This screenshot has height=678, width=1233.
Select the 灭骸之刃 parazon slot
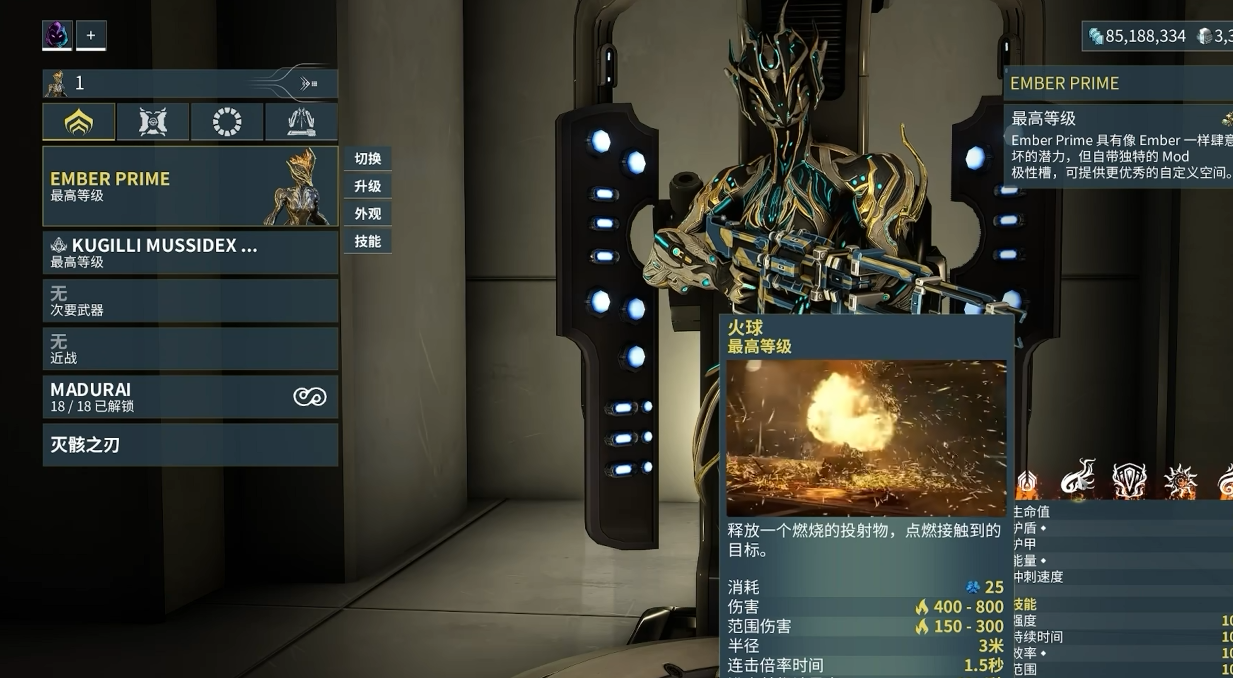tap(190, 444)
